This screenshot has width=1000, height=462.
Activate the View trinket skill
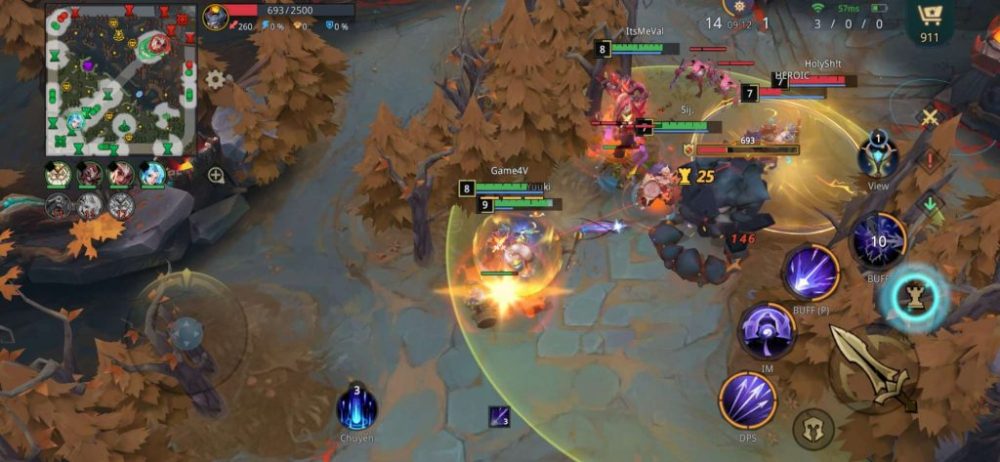(878, 156)
